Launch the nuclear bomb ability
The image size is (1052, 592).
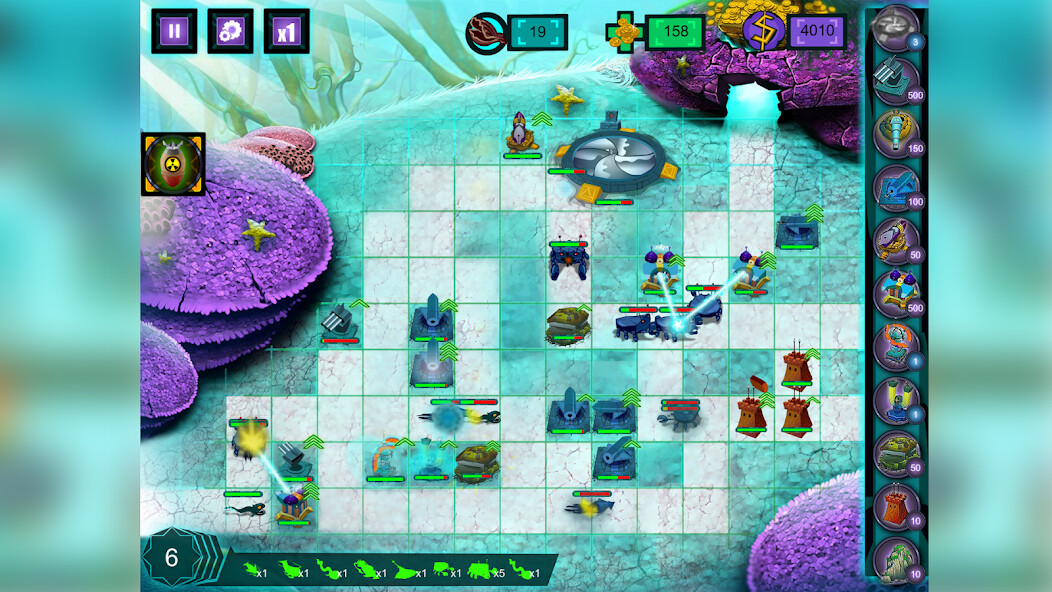coord(173,164)
